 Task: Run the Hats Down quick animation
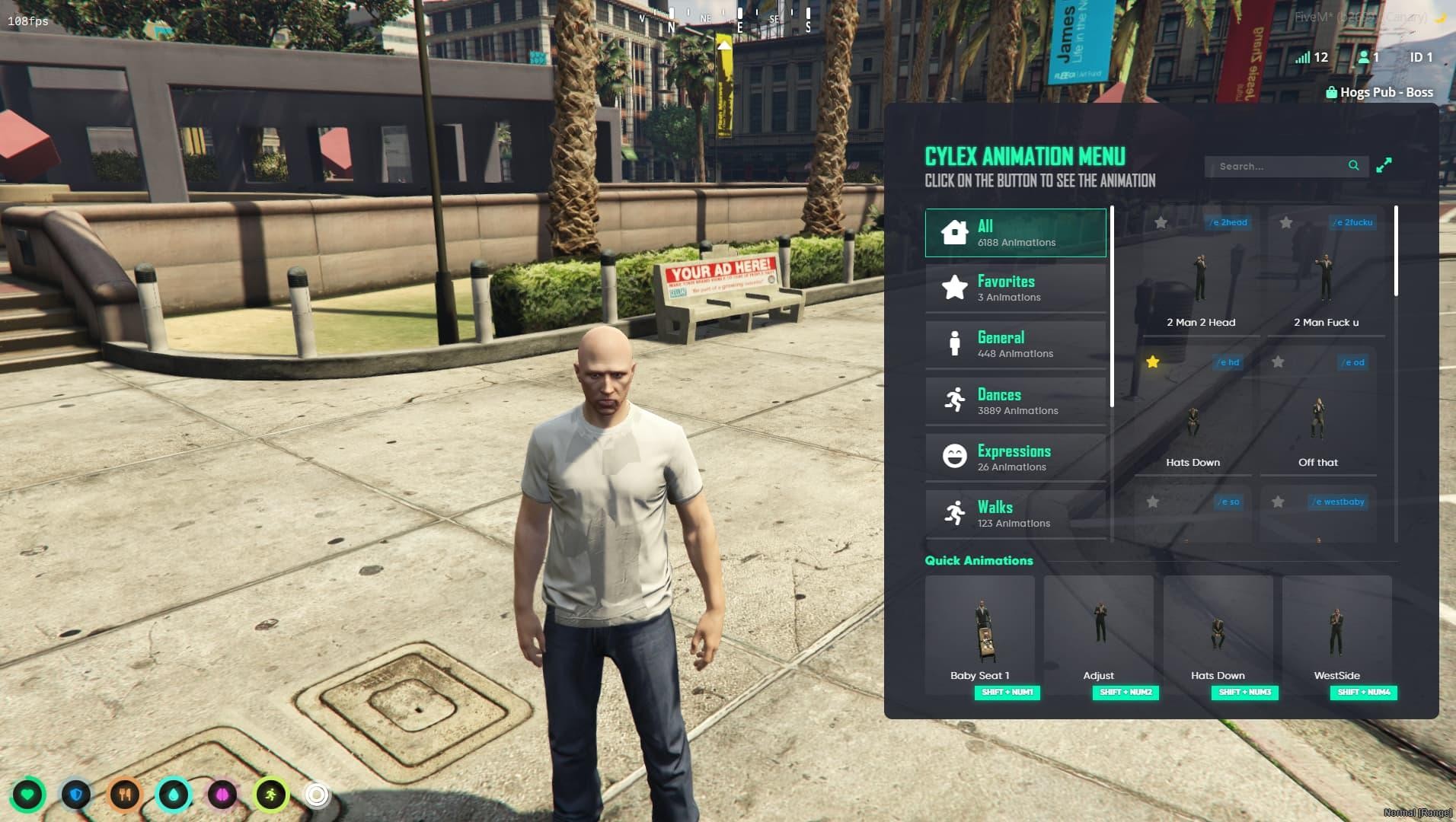pyautogui.click(x=1218, y=633)
